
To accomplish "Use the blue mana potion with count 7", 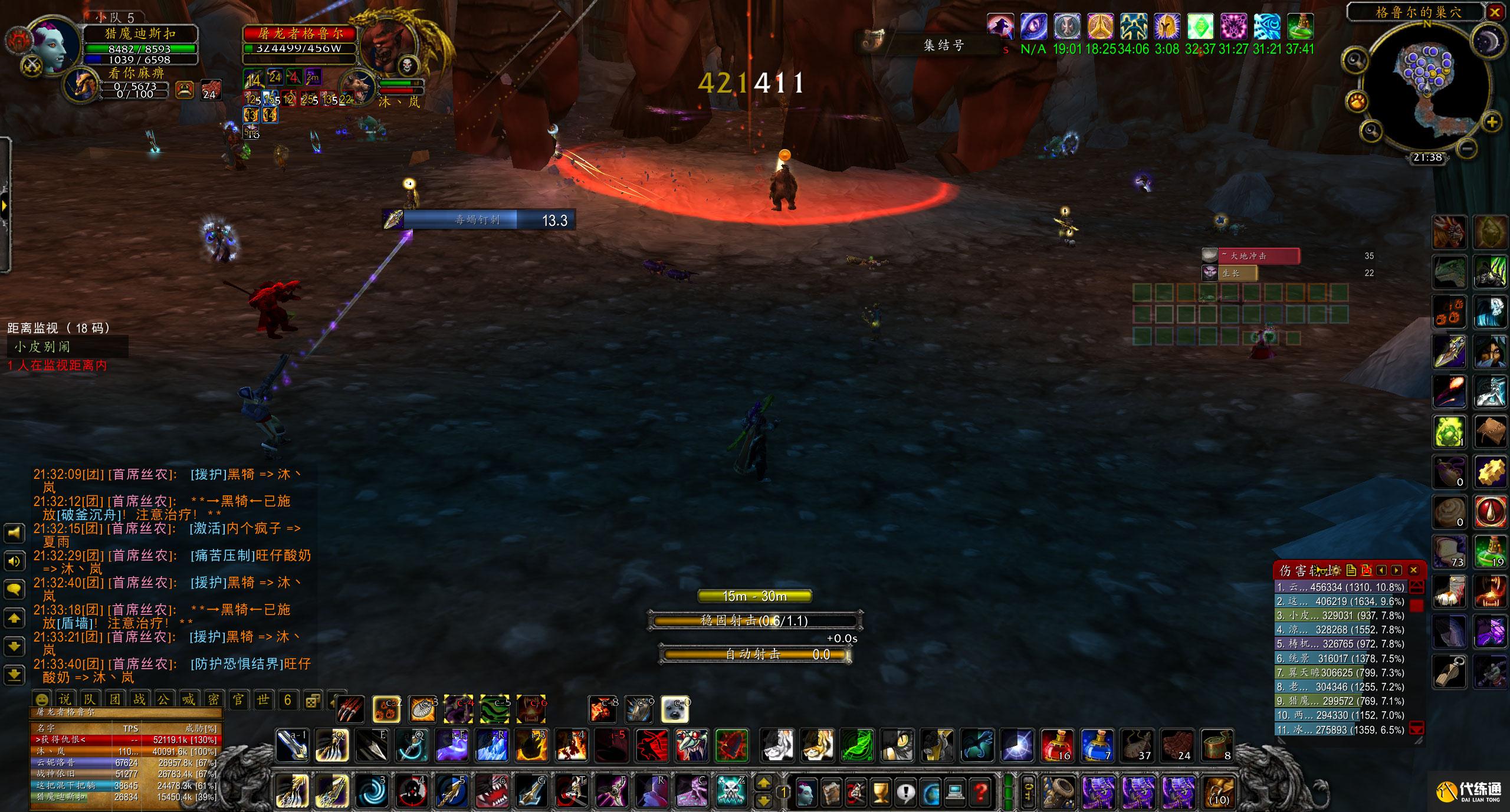I will click(1097, 745).
